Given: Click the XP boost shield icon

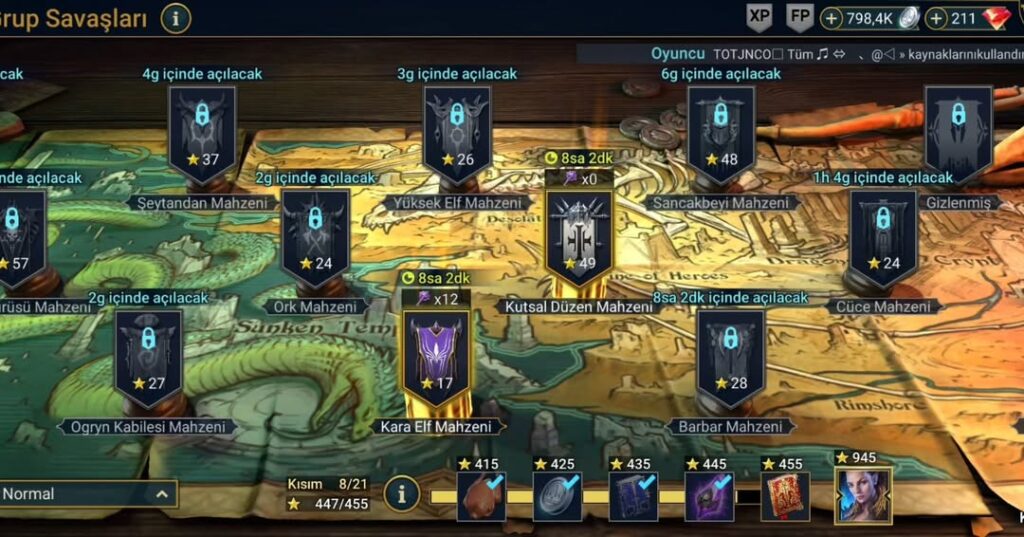Looking at the screenshot, I should coord(760,17).
